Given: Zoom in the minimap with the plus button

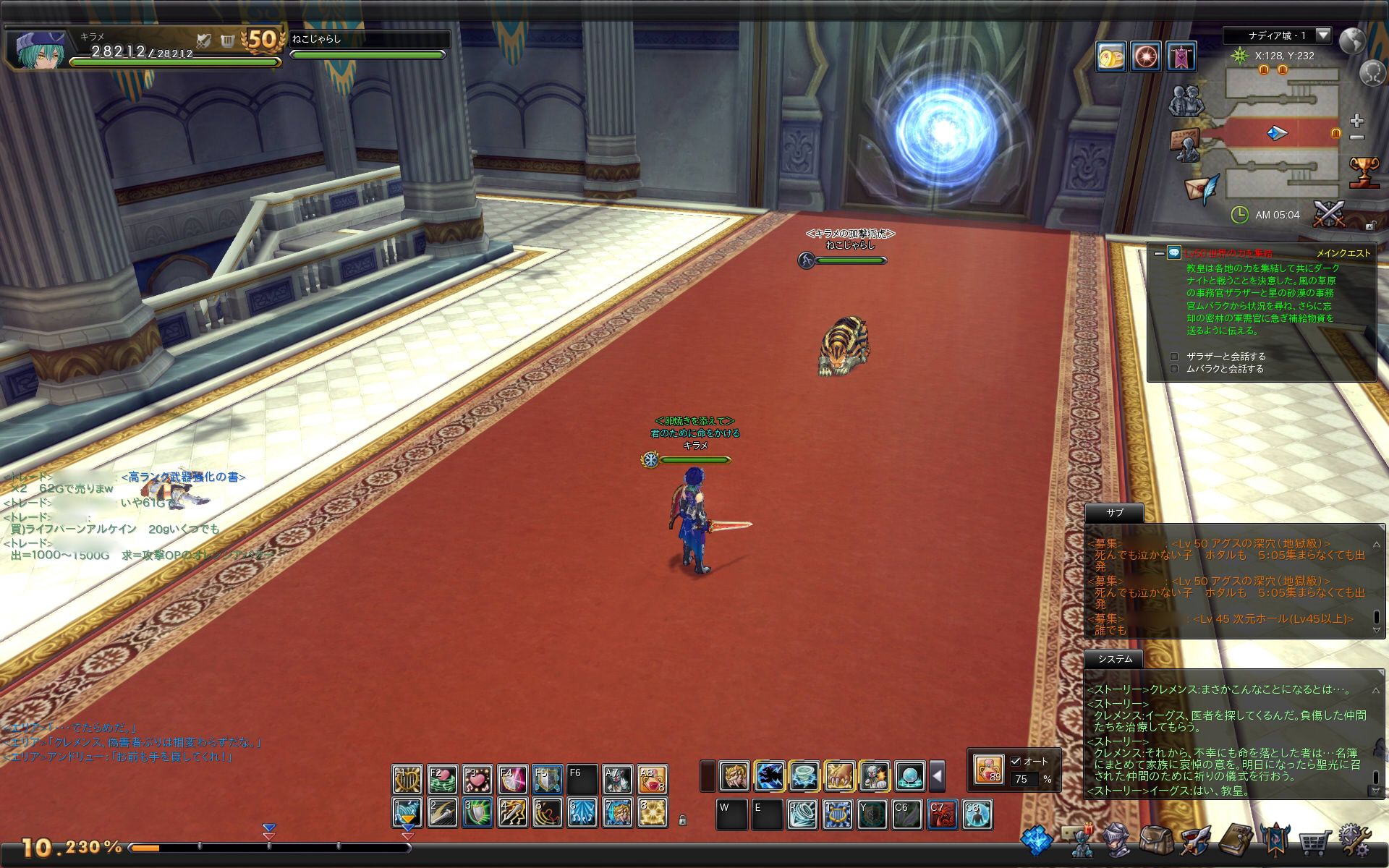Looking at the screenshot, I should tap(1357, 120).
